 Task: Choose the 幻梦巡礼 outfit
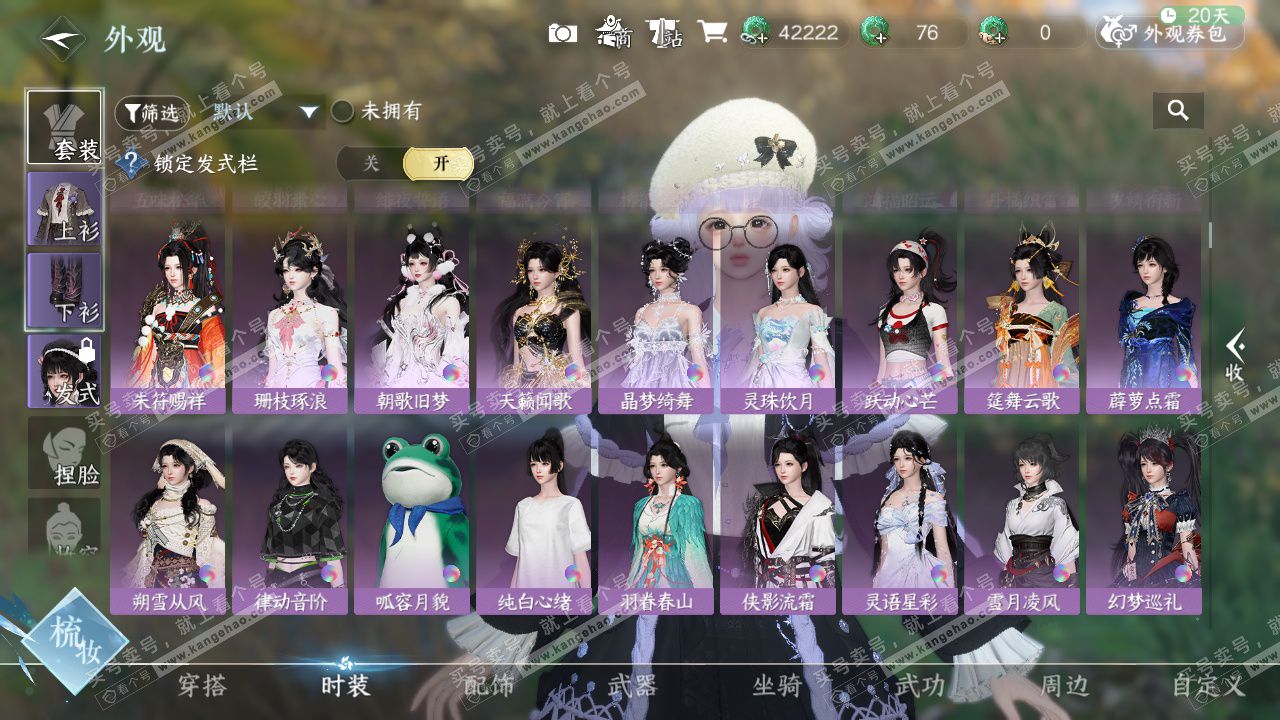[1144, 518]
